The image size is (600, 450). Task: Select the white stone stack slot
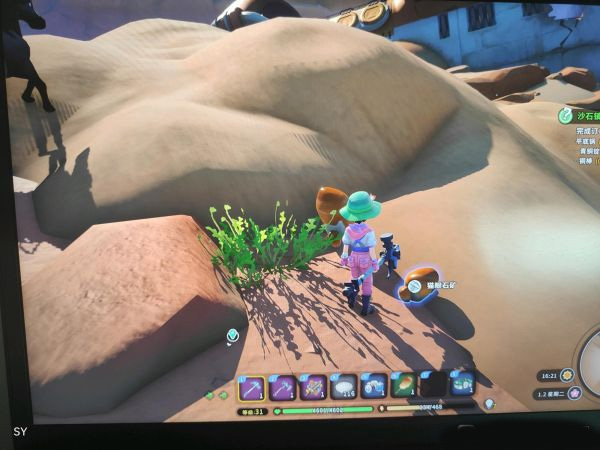344,386
